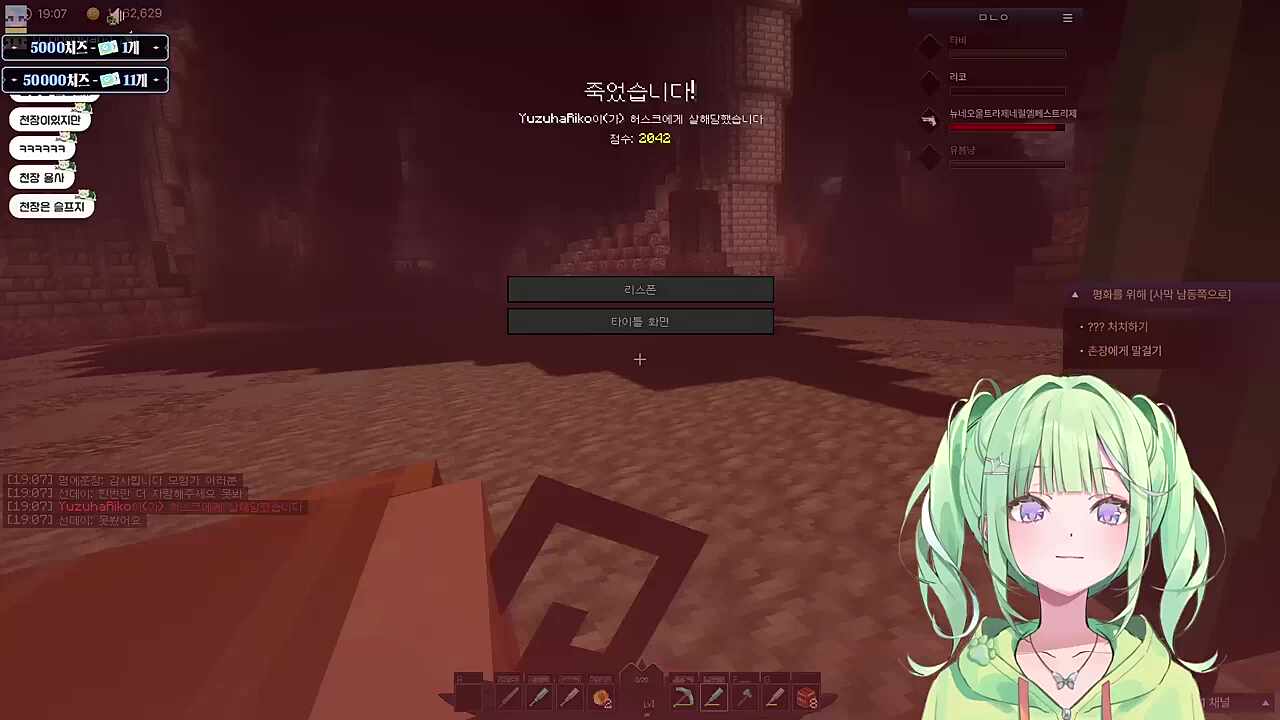Screen dimensions: 1280x720
Task: Select the hook weapon in the hotbar
Action: pos(684,697)
